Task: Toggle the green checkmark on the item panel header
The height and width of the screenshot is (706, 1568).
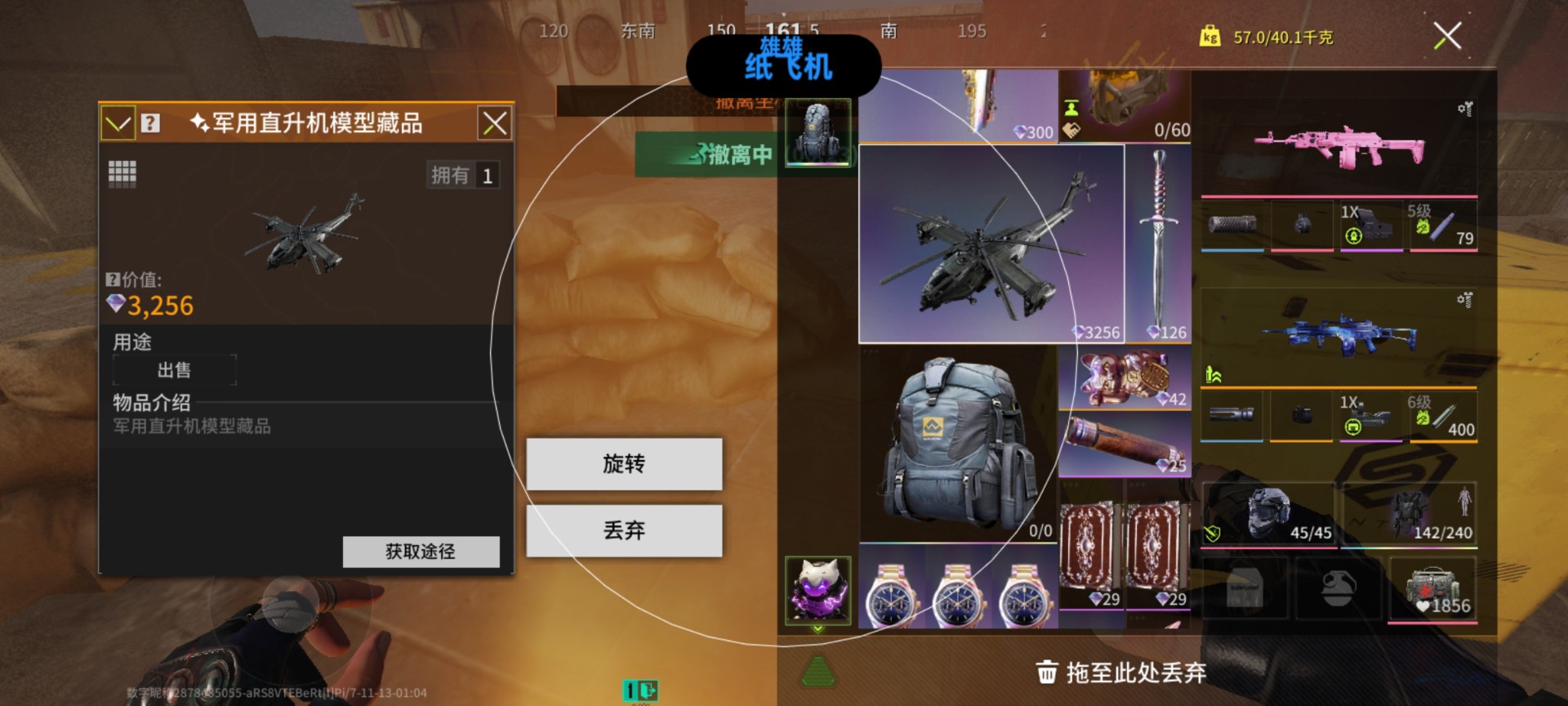Action: [x=118, y=123]
